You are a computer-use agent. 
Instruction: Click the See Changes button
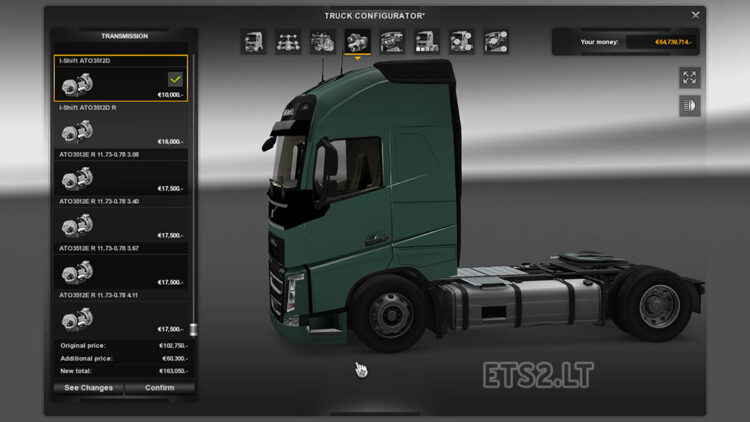coord(89,388)
